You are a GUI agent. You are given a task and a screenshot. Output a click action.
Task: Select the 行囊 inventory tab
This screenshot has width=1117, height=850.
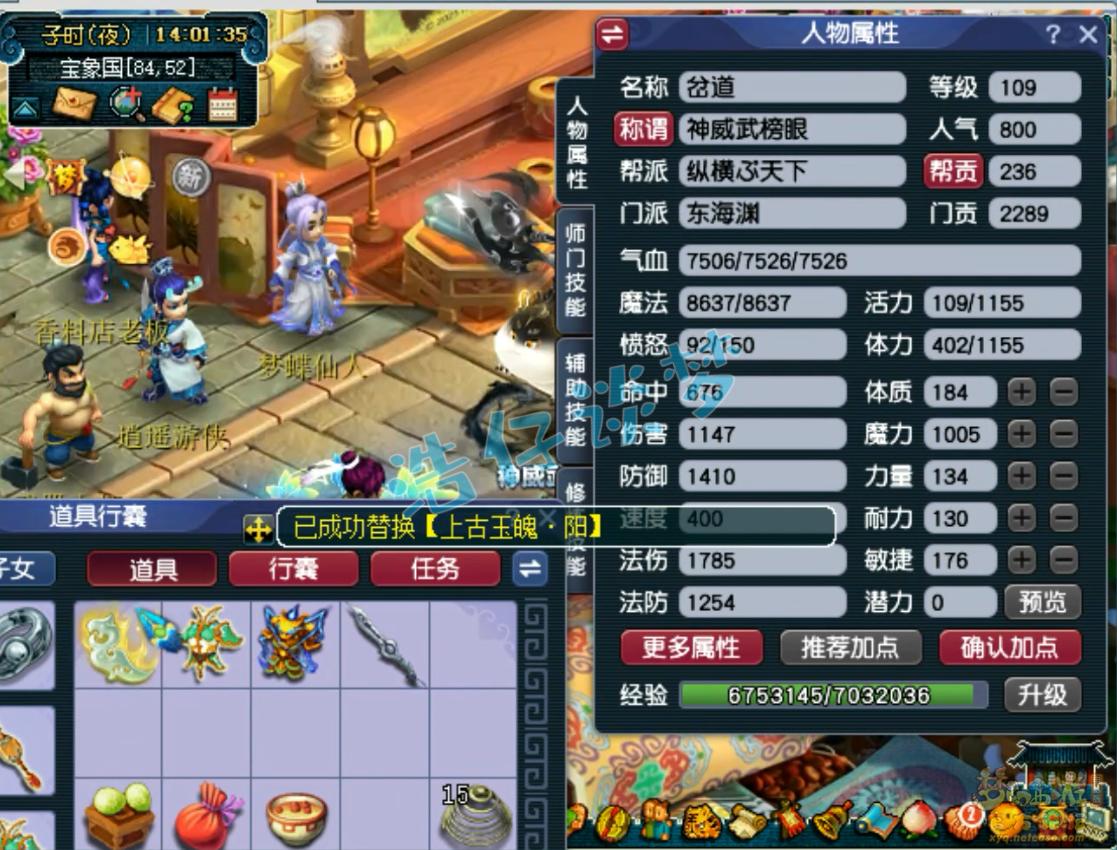pos(293,569)
